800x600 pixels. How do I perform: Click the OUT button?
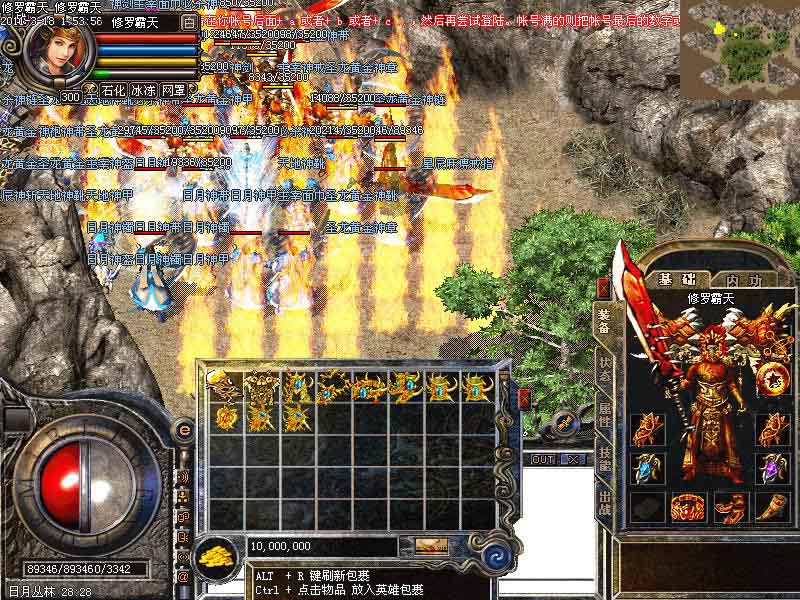[543, 459]
